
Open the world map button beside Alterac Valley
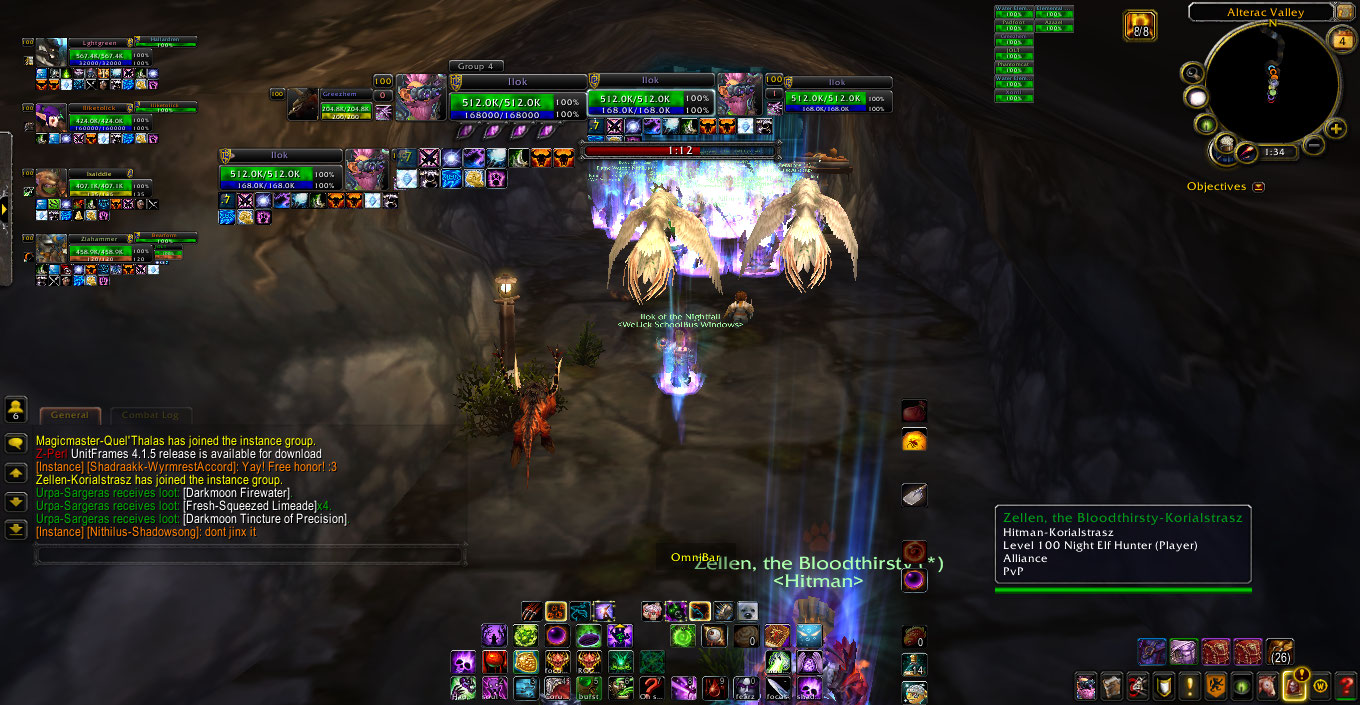pos(1346,12)
